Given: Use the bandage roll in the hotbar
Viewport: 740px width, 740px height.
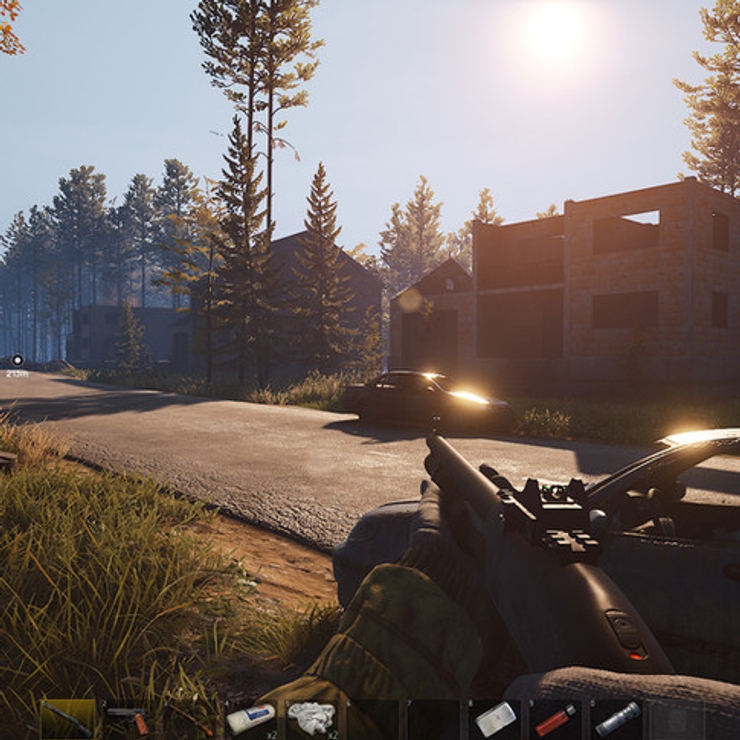Looking at the screenshot, I should pyautogui.click(x=250, y=718).
